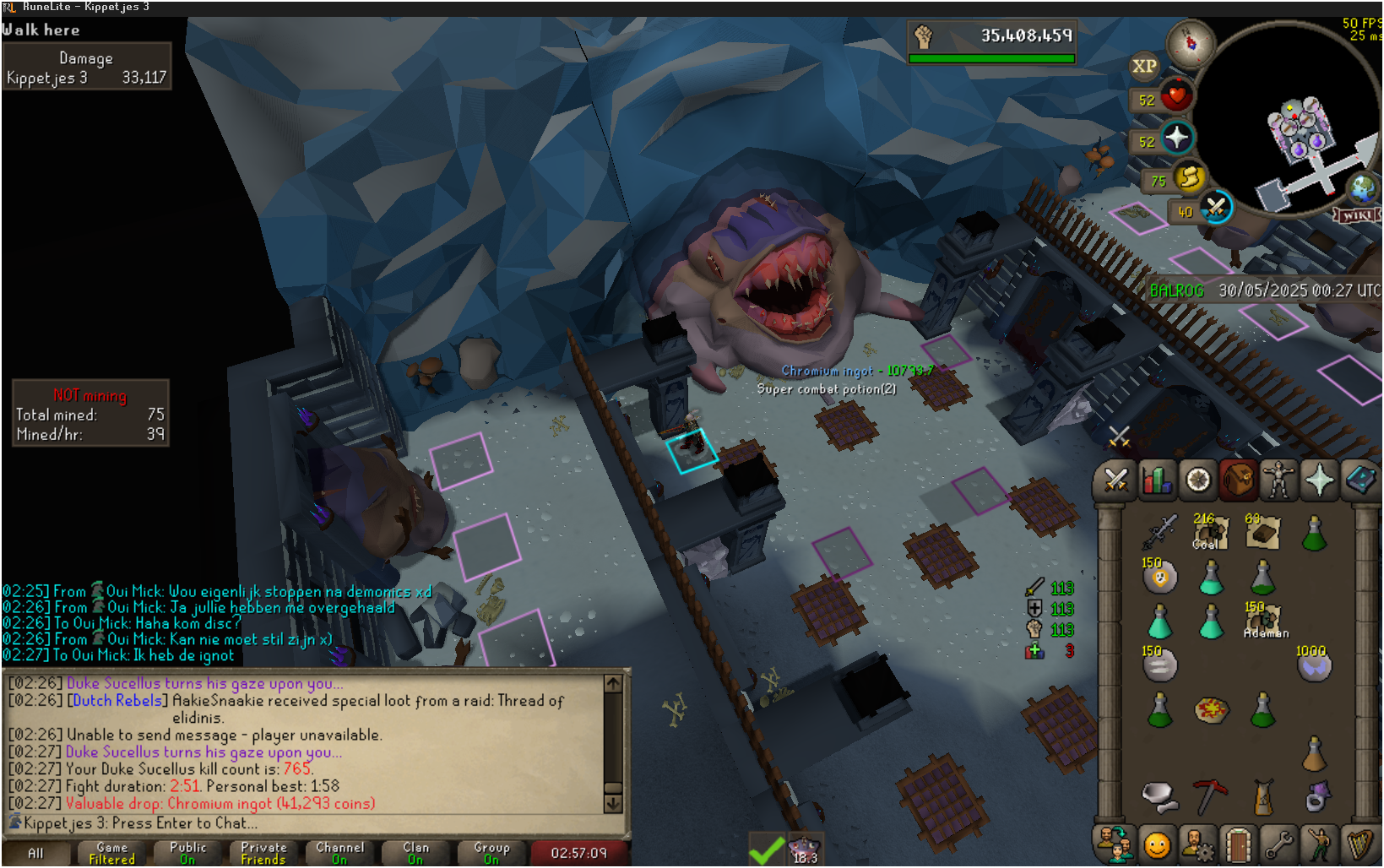
Task: Switch to the Clan chat filter
Action: tap(415, 853)
